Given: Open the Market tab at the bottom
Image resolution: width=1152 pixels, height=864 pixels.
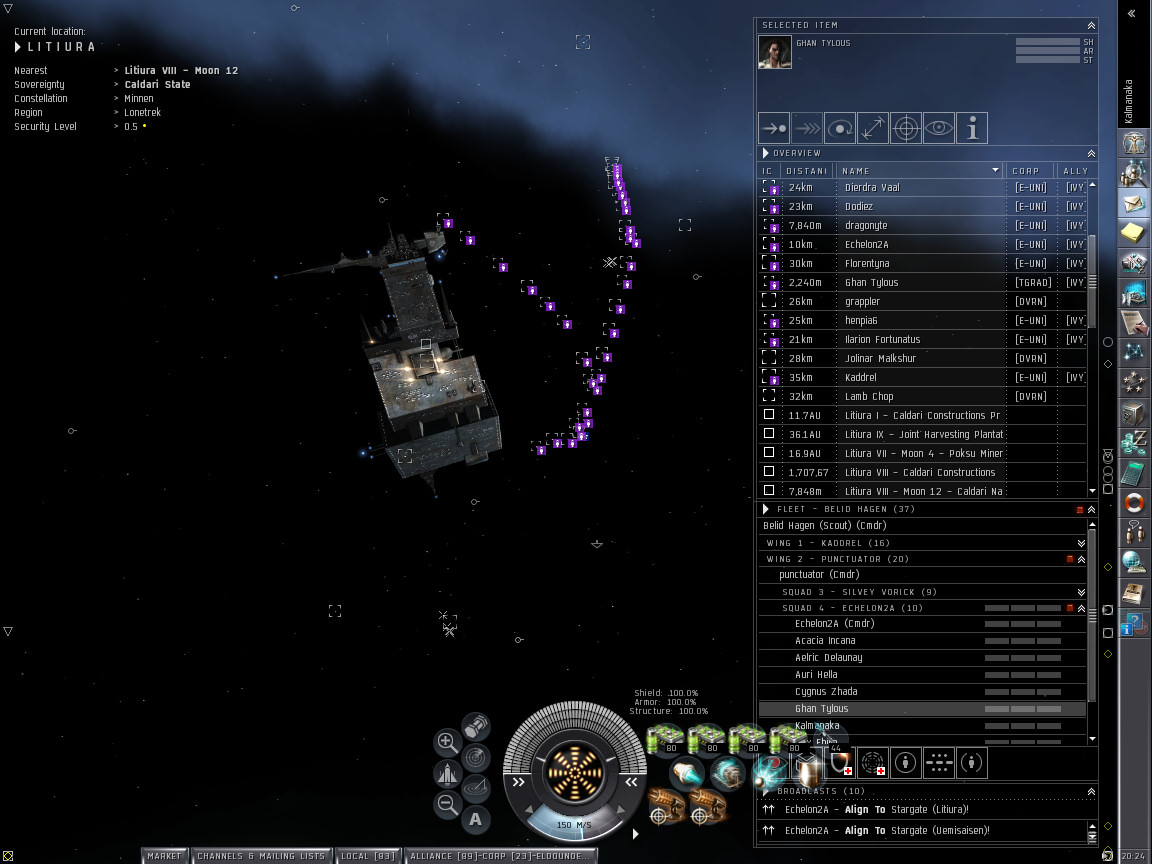Looking at the screenshot, I should point(165,856).
